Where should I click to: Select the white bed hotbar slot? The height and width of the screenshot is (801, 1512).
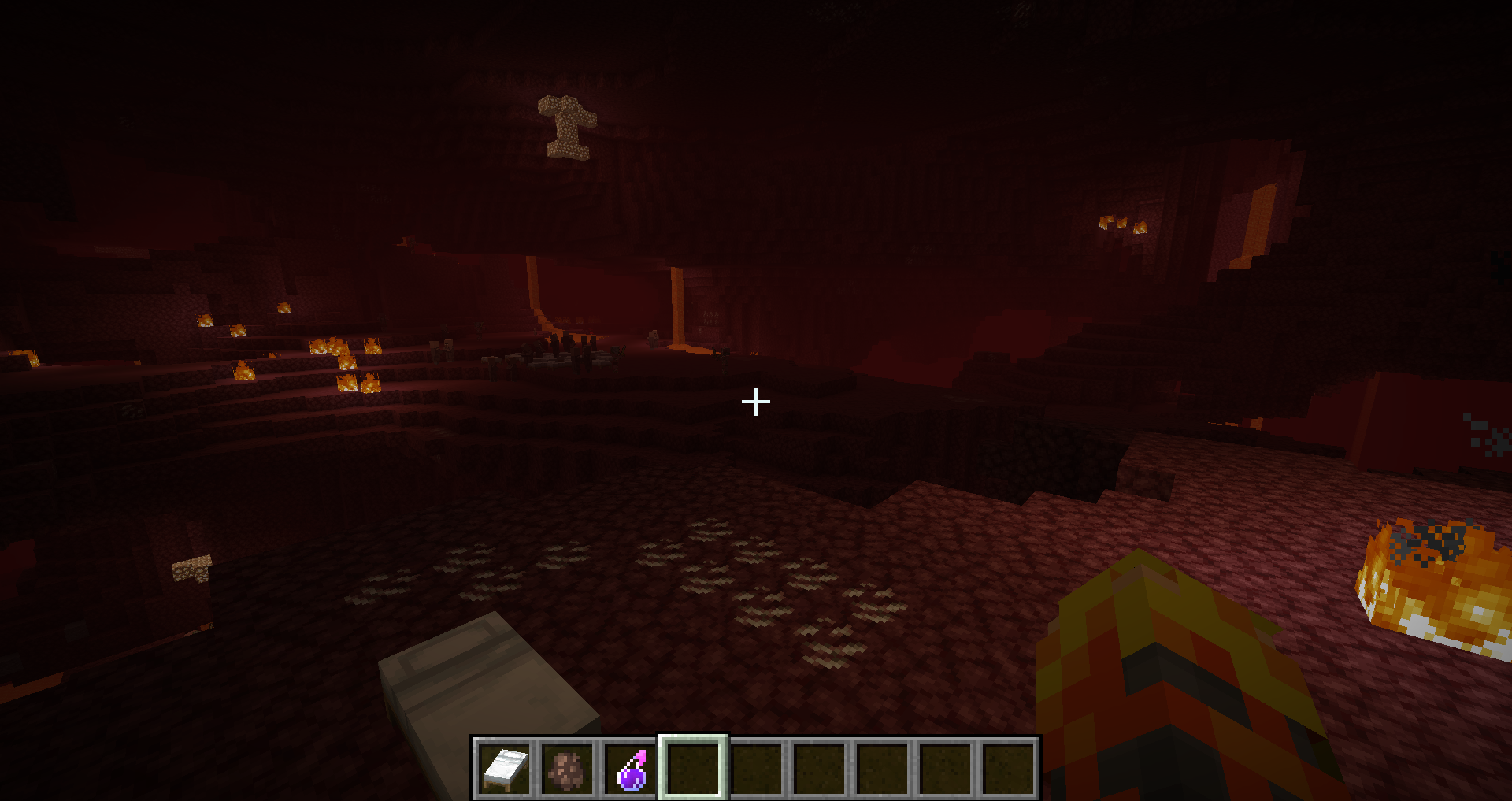504,768
